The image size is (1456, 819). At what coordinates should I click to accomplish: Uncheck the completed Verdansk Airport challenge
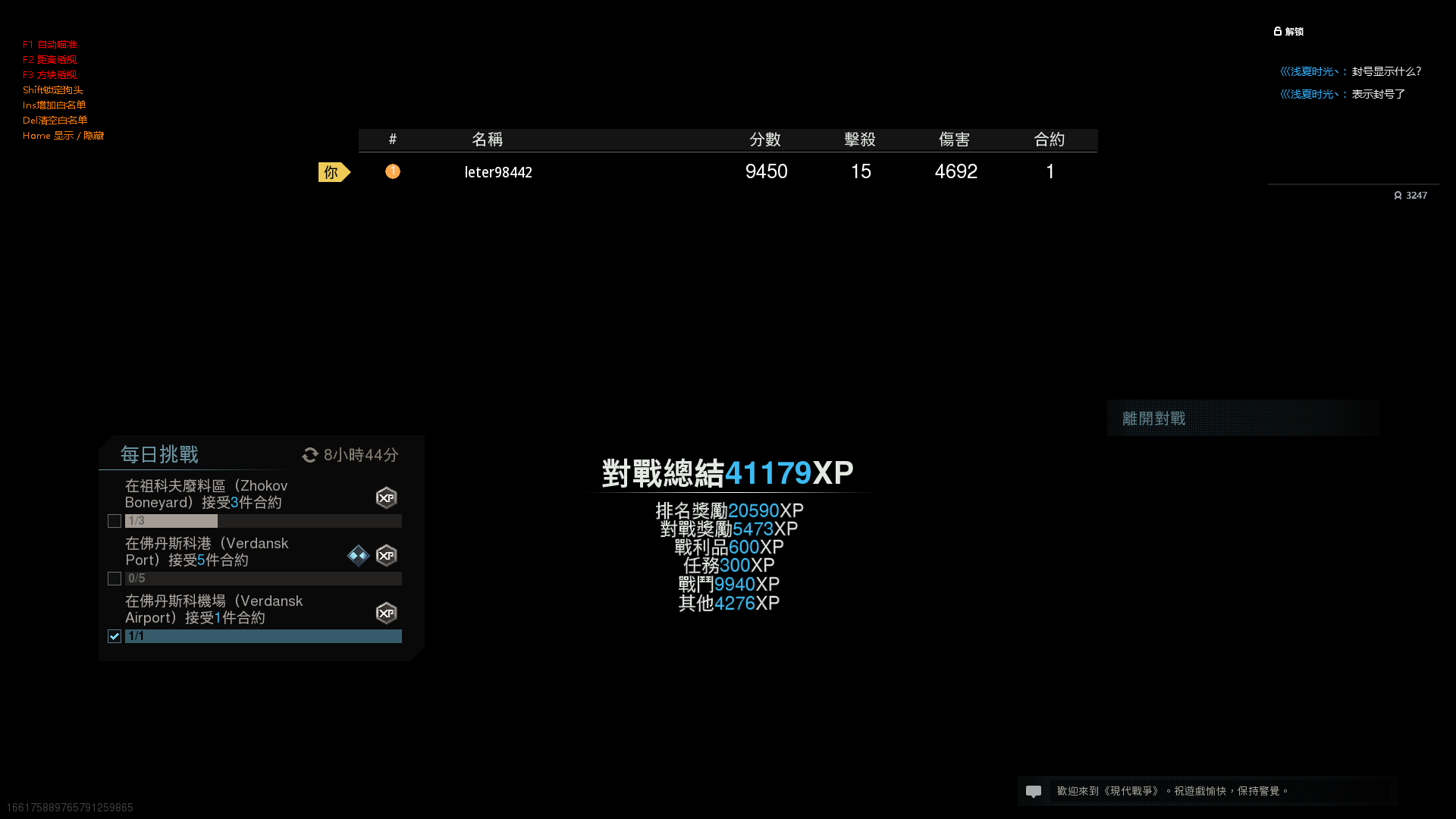(x=115, y=636)
